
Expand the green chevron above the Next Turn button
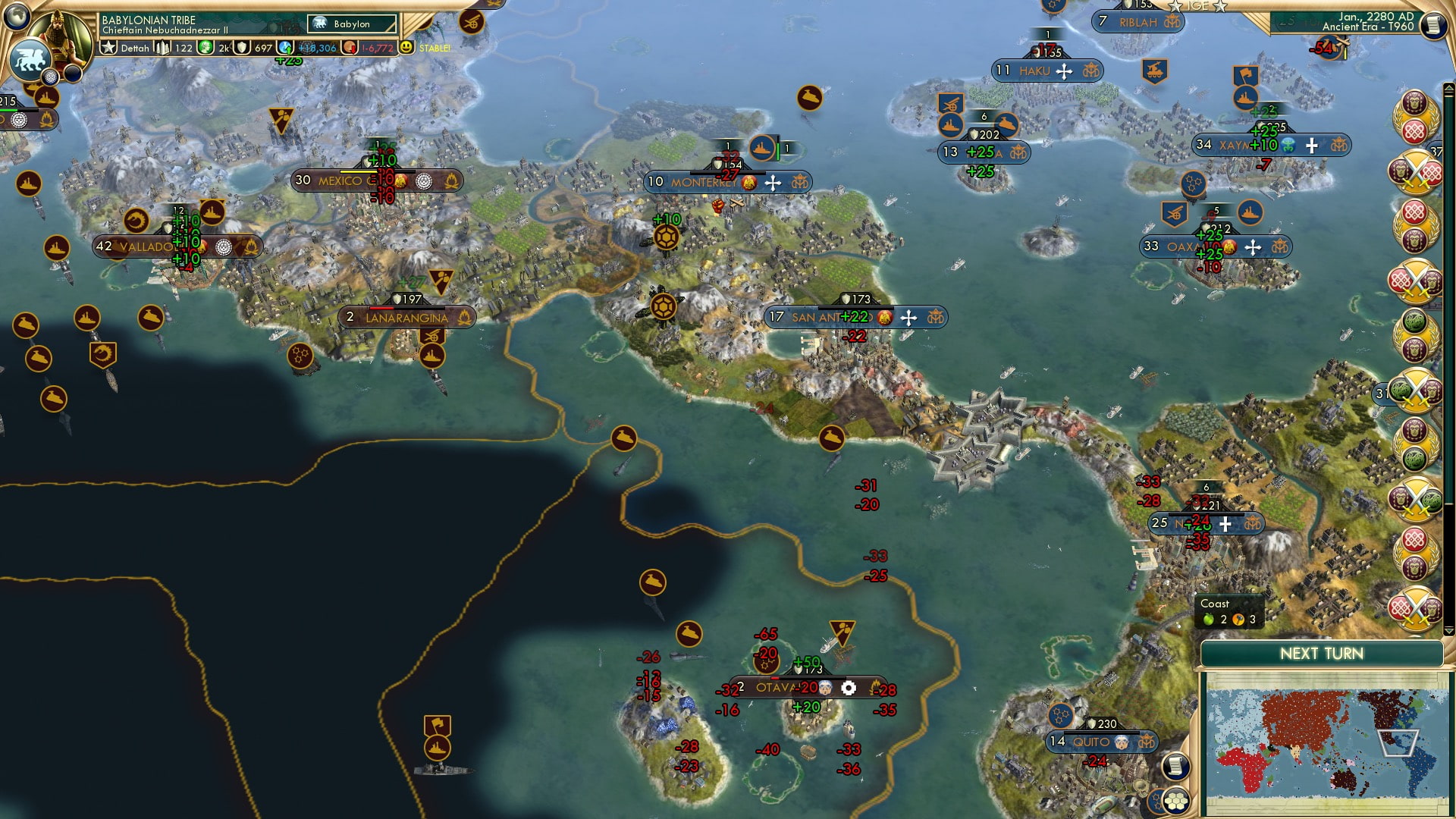tap(1449, 632)
